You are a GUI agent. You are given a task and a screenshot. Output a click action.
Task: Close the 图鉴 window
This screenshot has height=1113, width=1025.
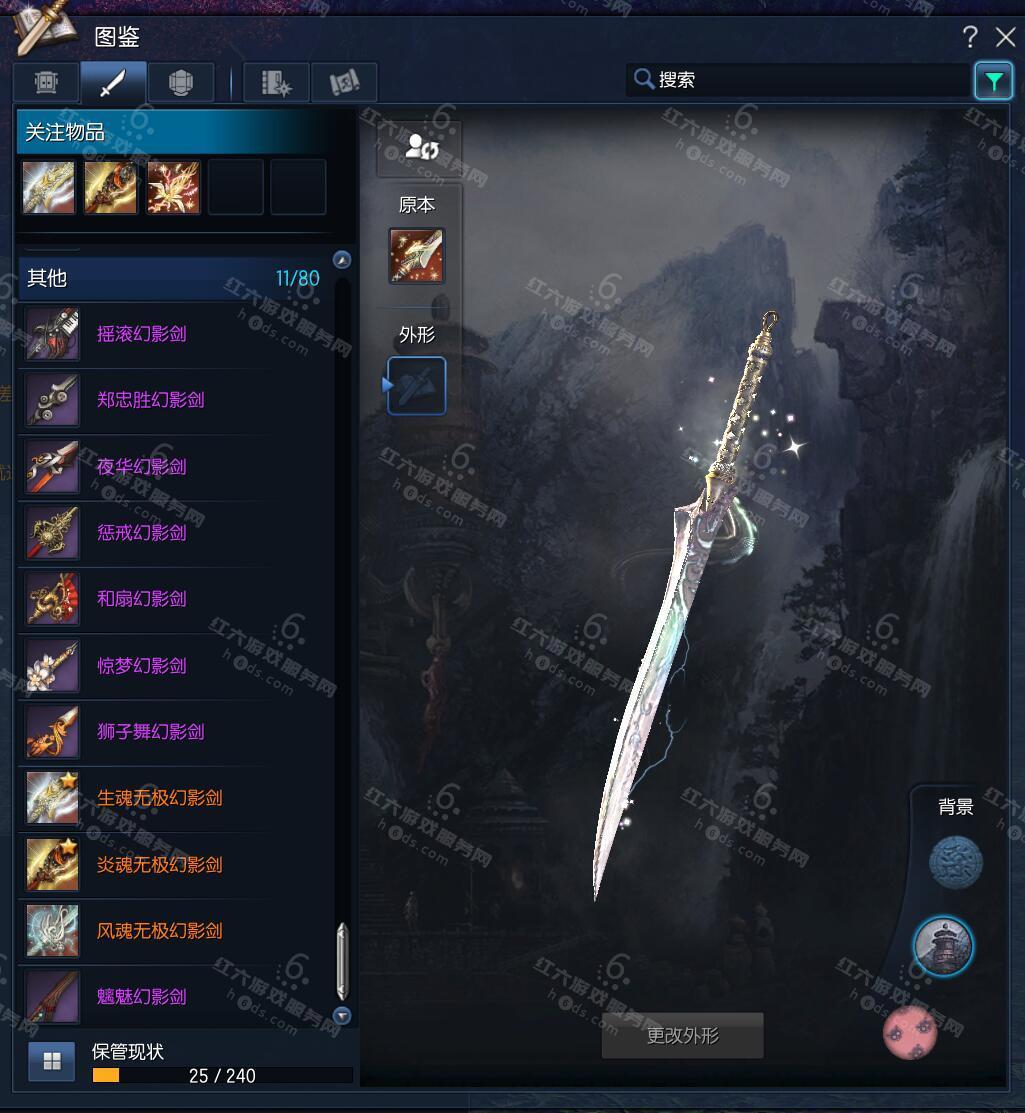tap(1005, 38)
